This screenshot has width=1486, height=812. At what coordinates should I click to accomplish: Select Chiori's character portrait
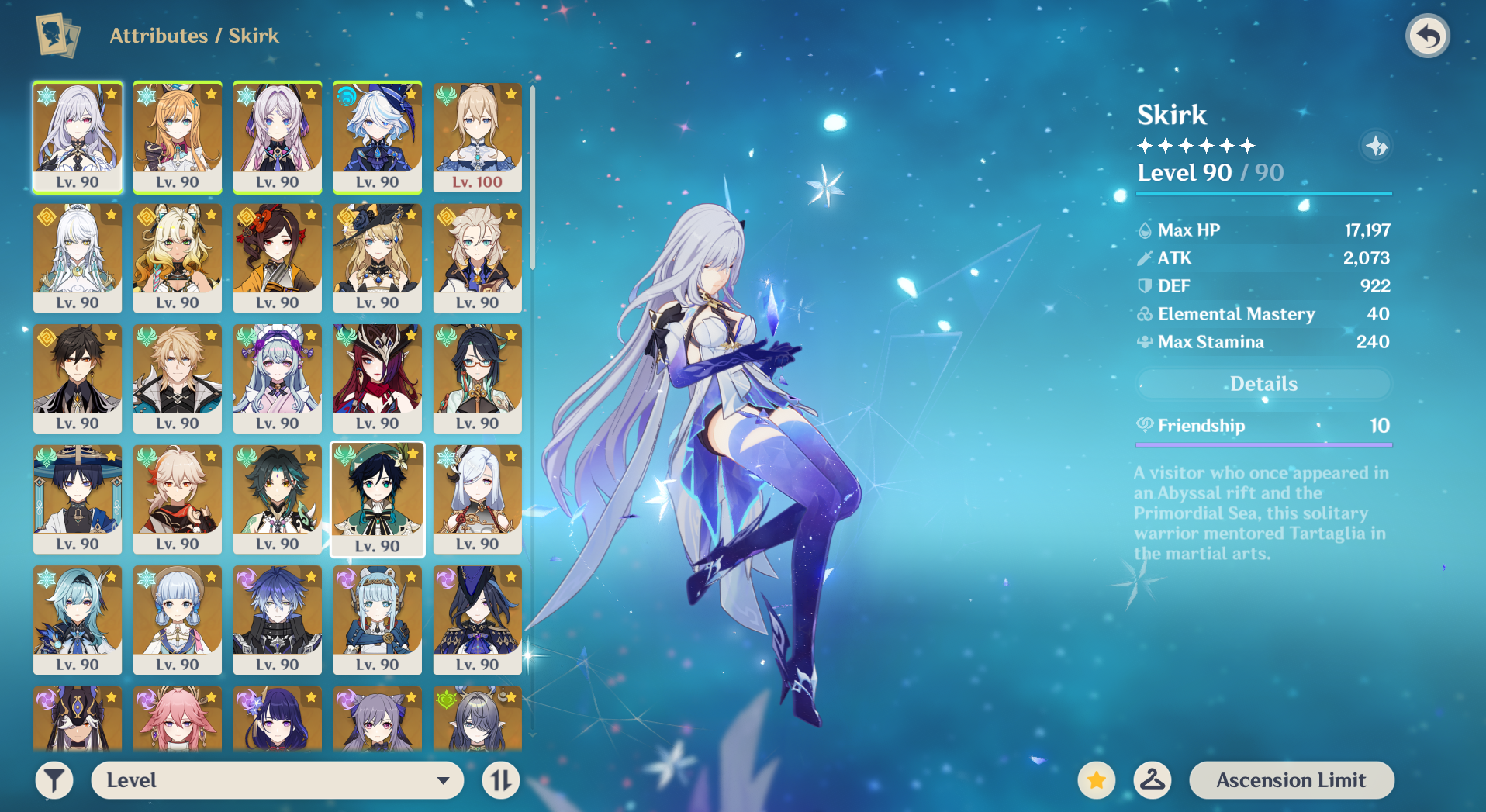point(278,257)
